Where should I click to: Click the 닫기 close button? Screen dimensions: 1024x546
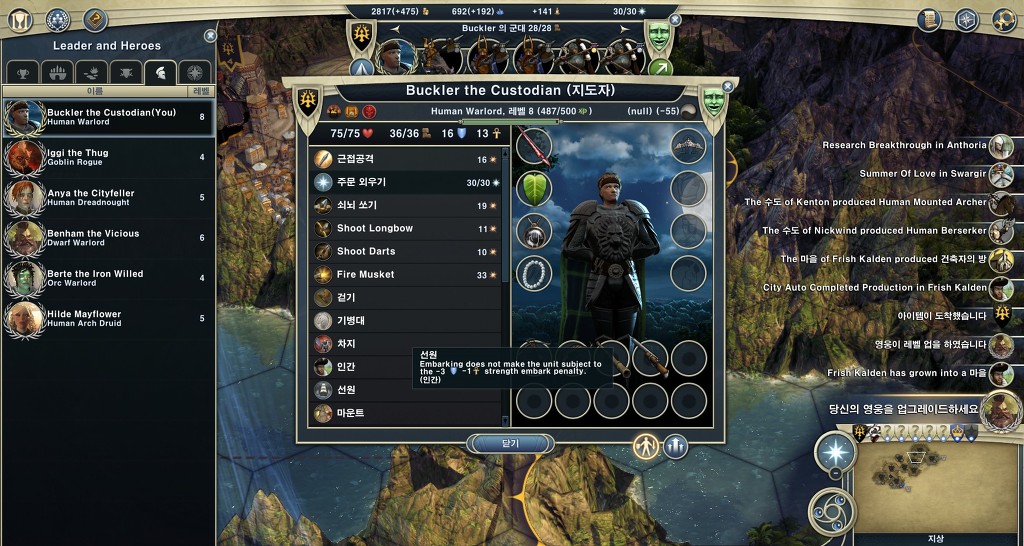[511, 443]
